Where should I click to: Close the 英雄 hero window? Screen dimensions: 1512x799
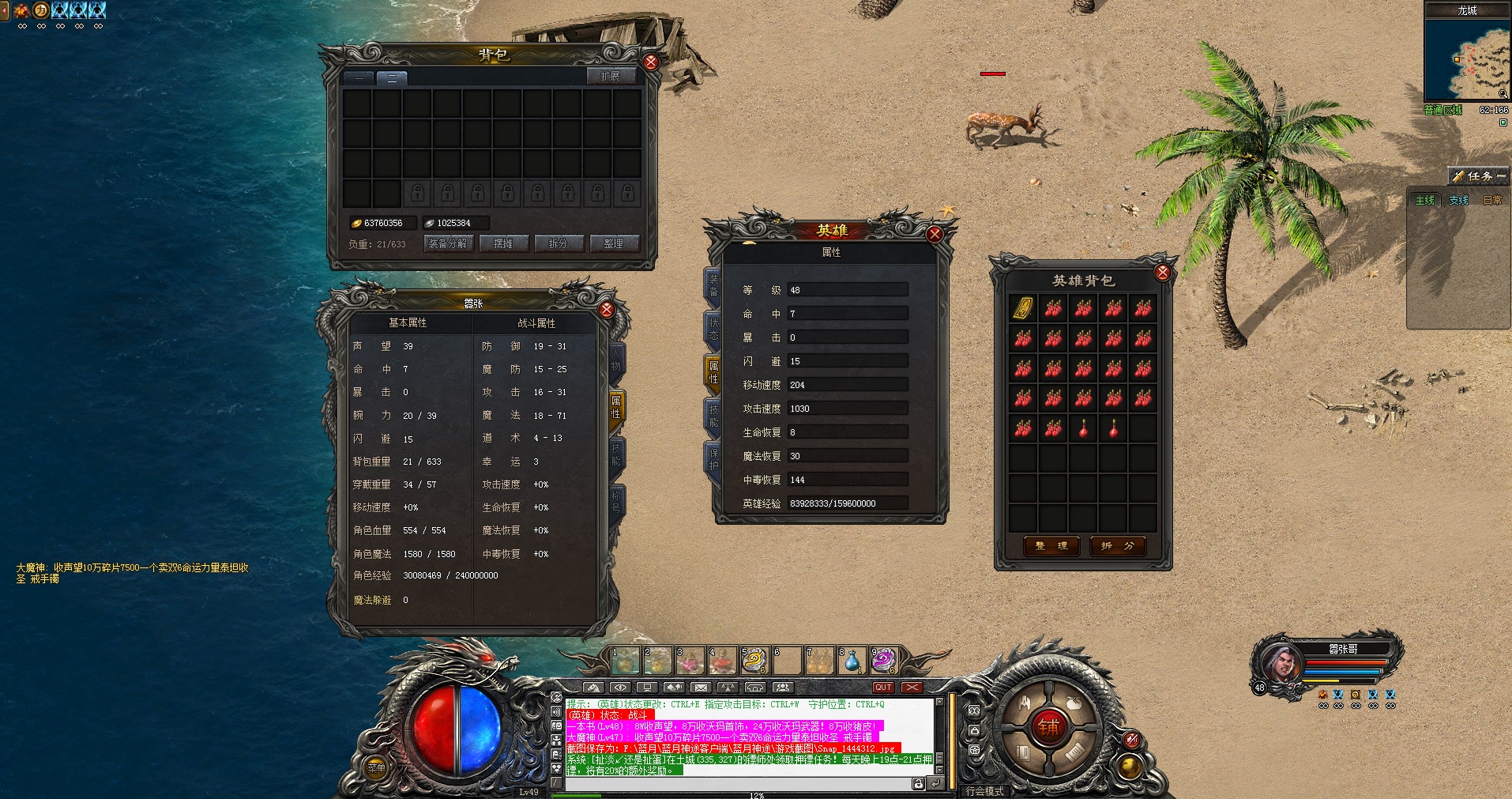(x=935, y=234)
